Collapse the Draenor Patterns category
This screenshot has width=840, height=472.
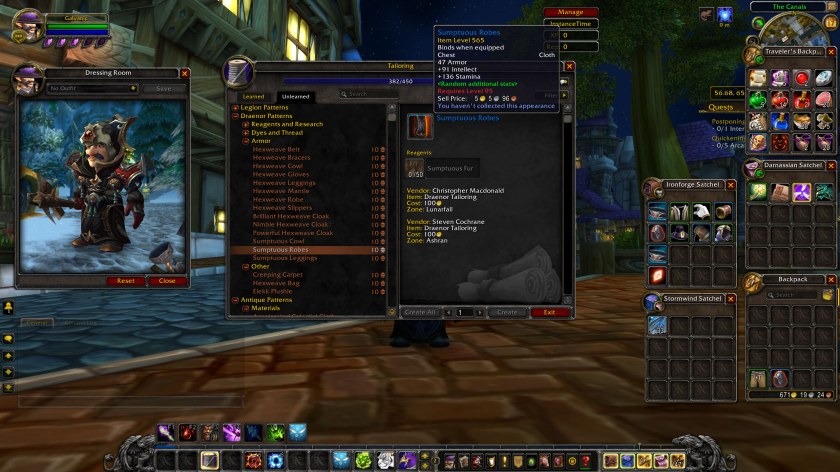pos(236,116)
